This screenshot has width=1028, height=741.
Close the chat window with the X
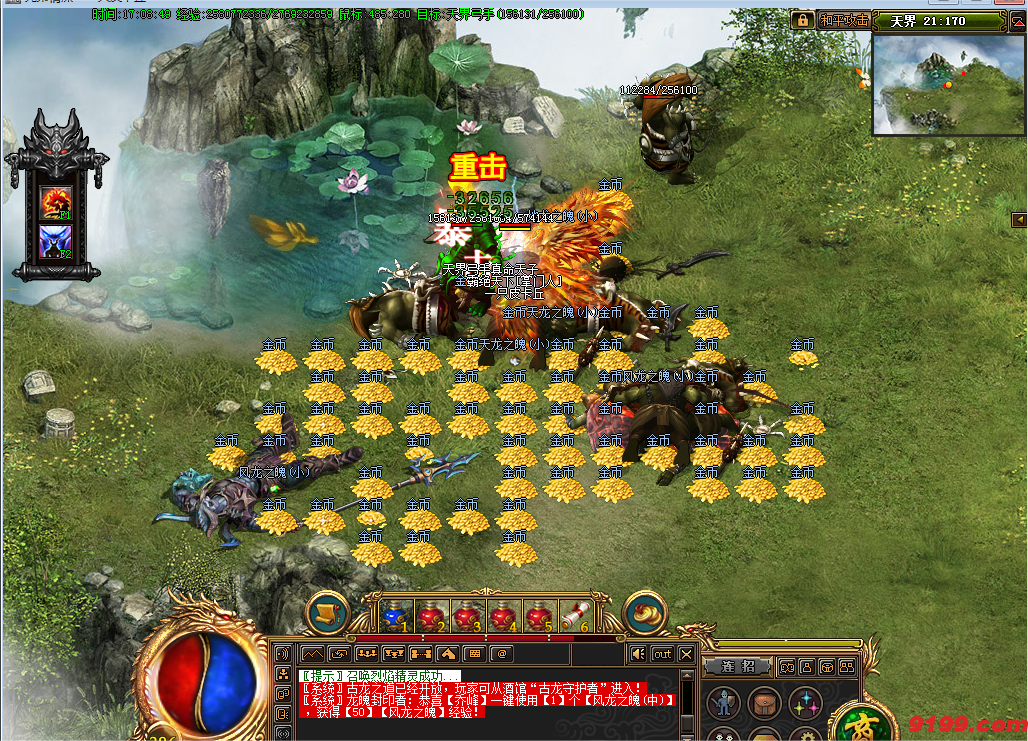[x=686, y=654]
